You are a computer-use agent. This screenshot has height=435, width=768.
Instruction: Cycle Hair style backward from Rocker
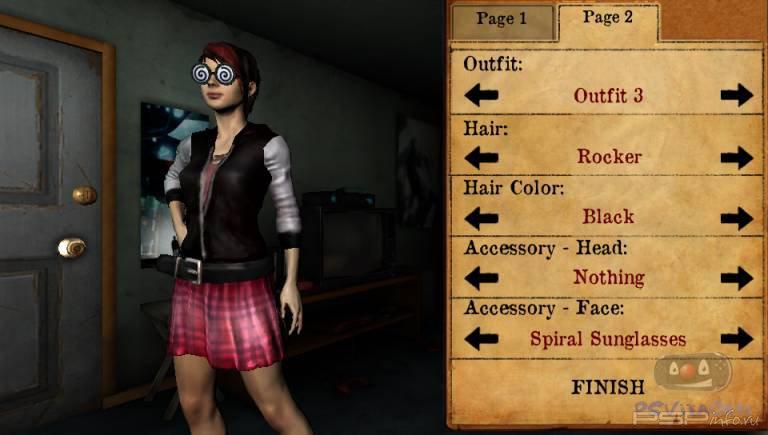point(481,157)
